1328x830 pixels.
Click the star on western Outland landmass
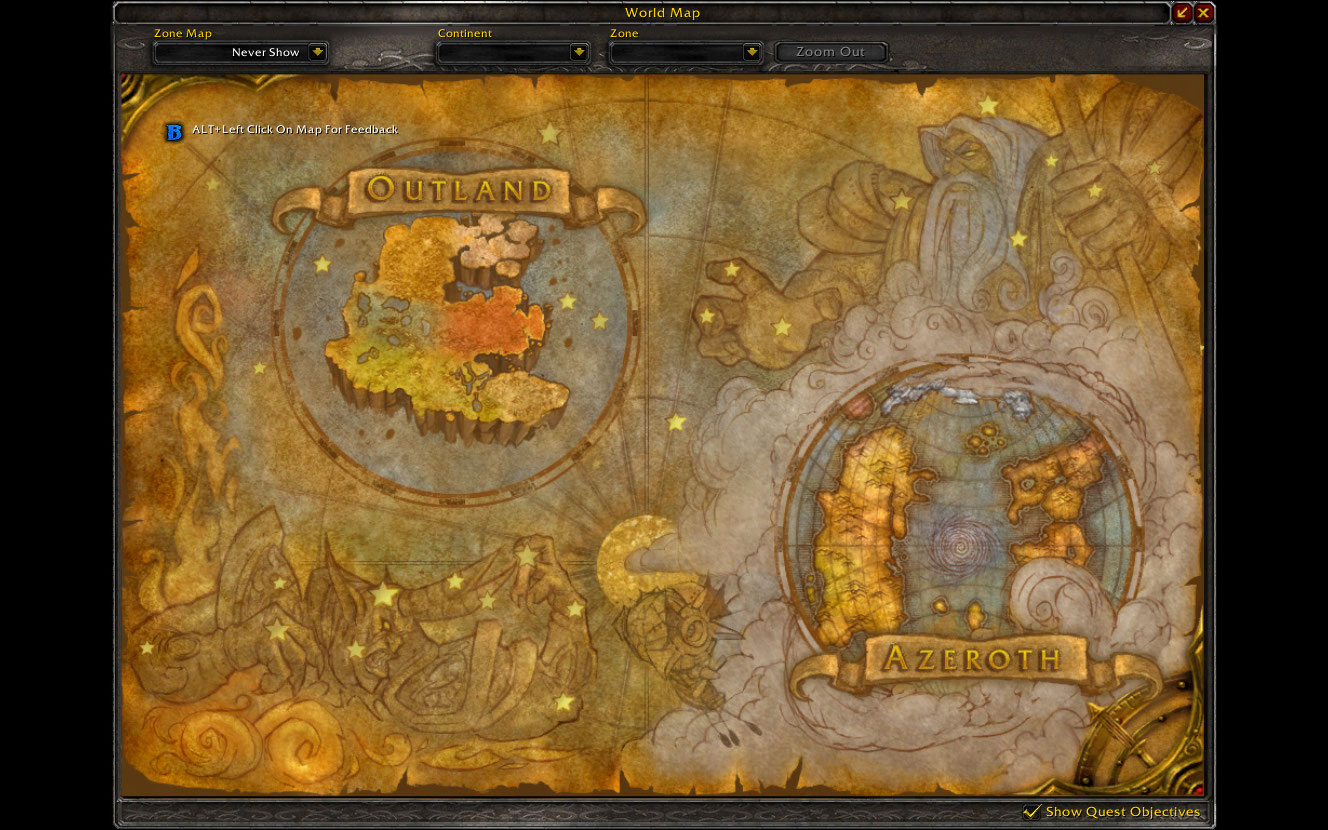click(x=321, y=263)
